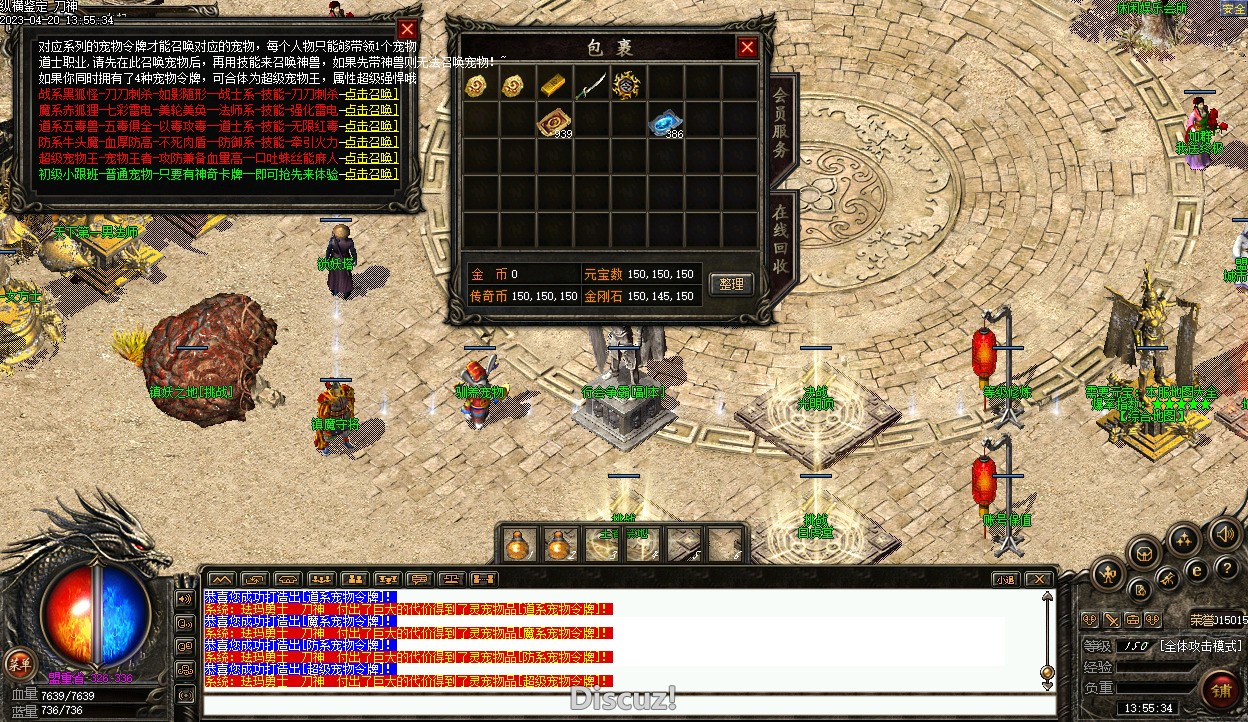Open the 铺 shop button
Screen dimensions: 1248x722
(x=1221, y=690)
